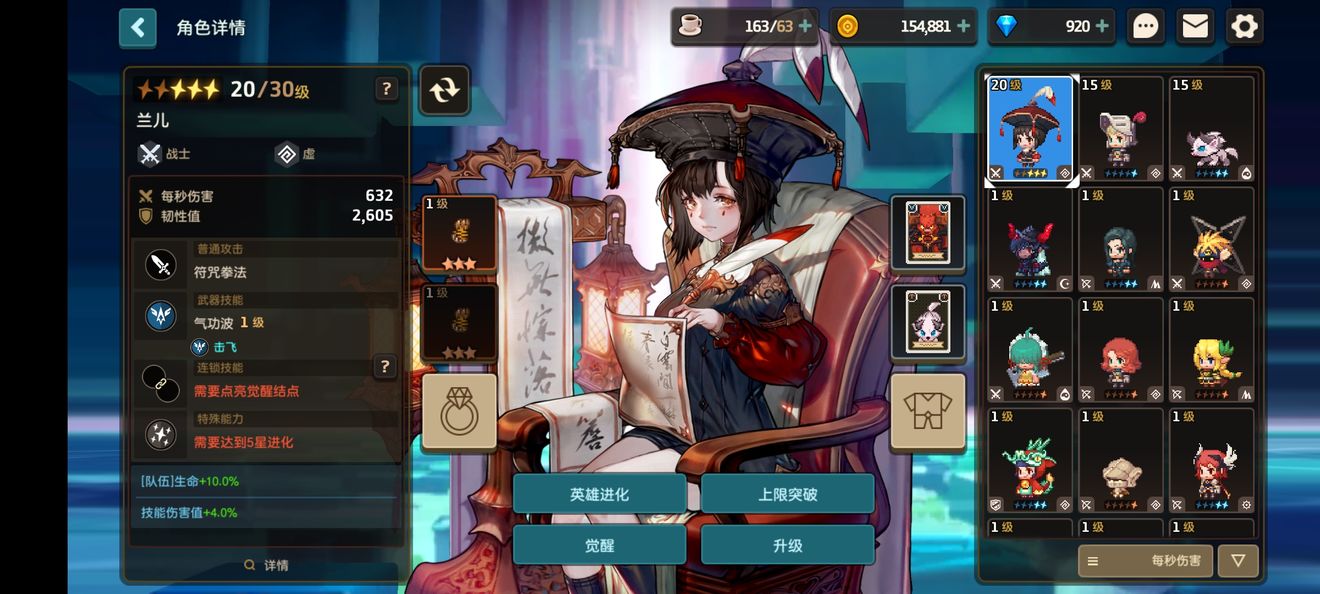Tap the 上限突破 limit break button
Screen dimensions: 1320x594
tap(787, 494)
